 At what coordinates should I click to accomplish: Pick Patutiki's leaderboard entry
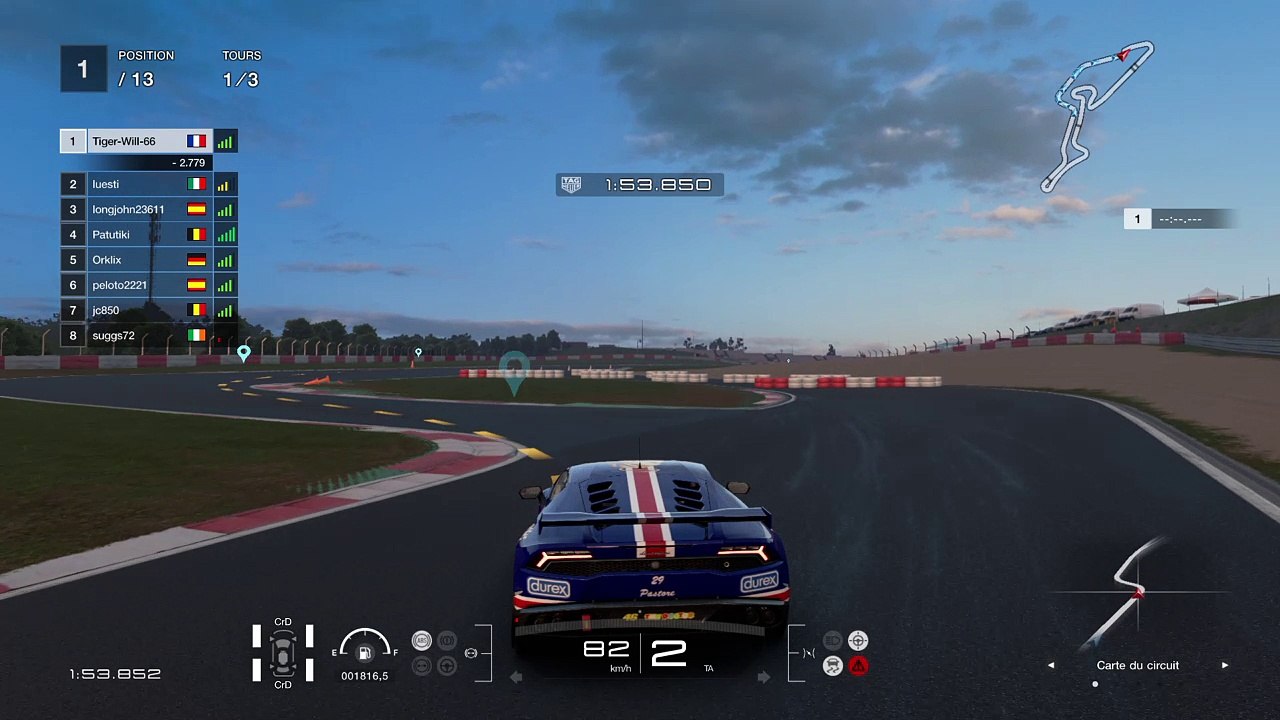click(135, 235)
